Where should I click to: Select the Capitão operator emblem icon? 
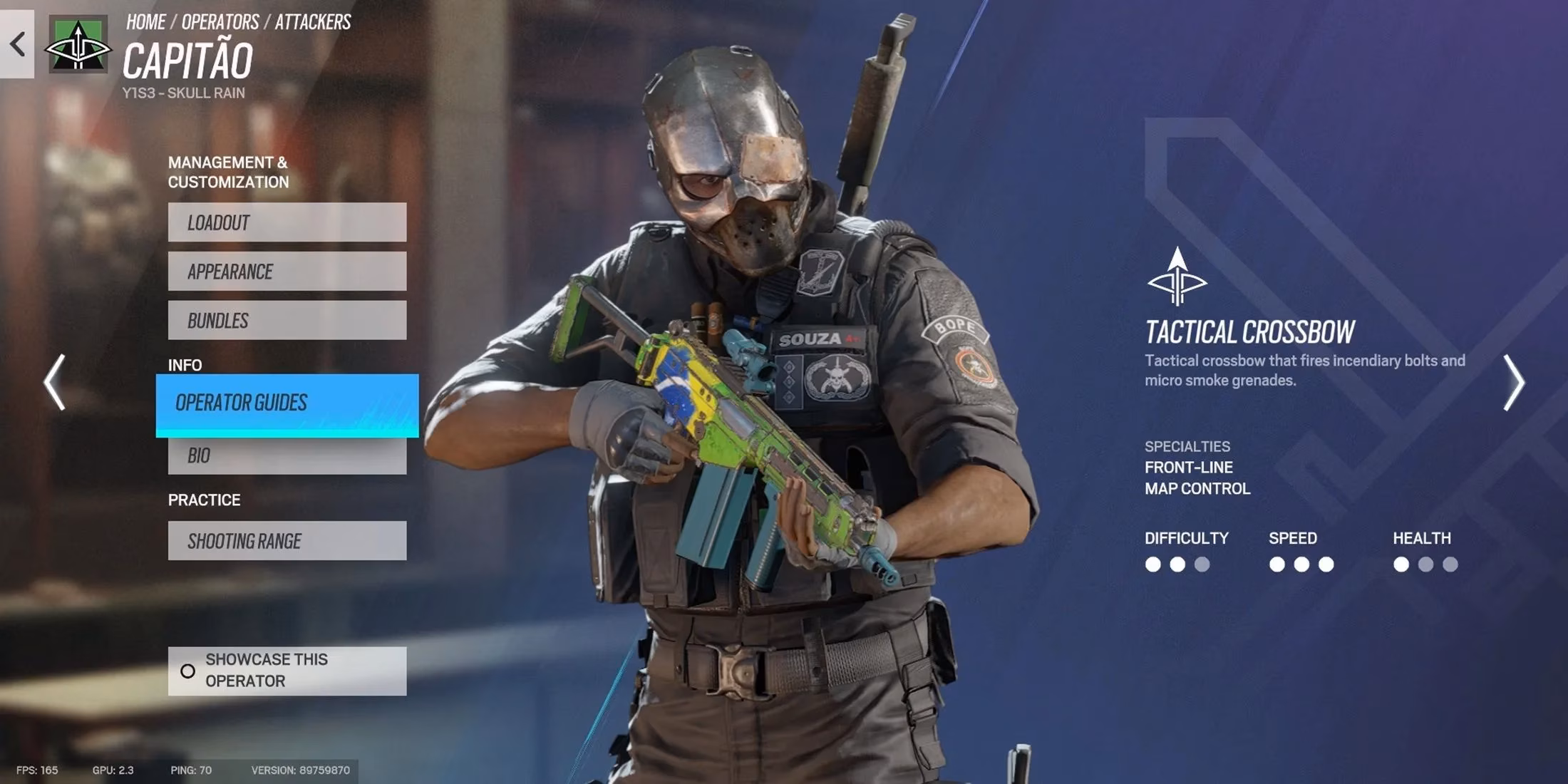pos(77,44)
